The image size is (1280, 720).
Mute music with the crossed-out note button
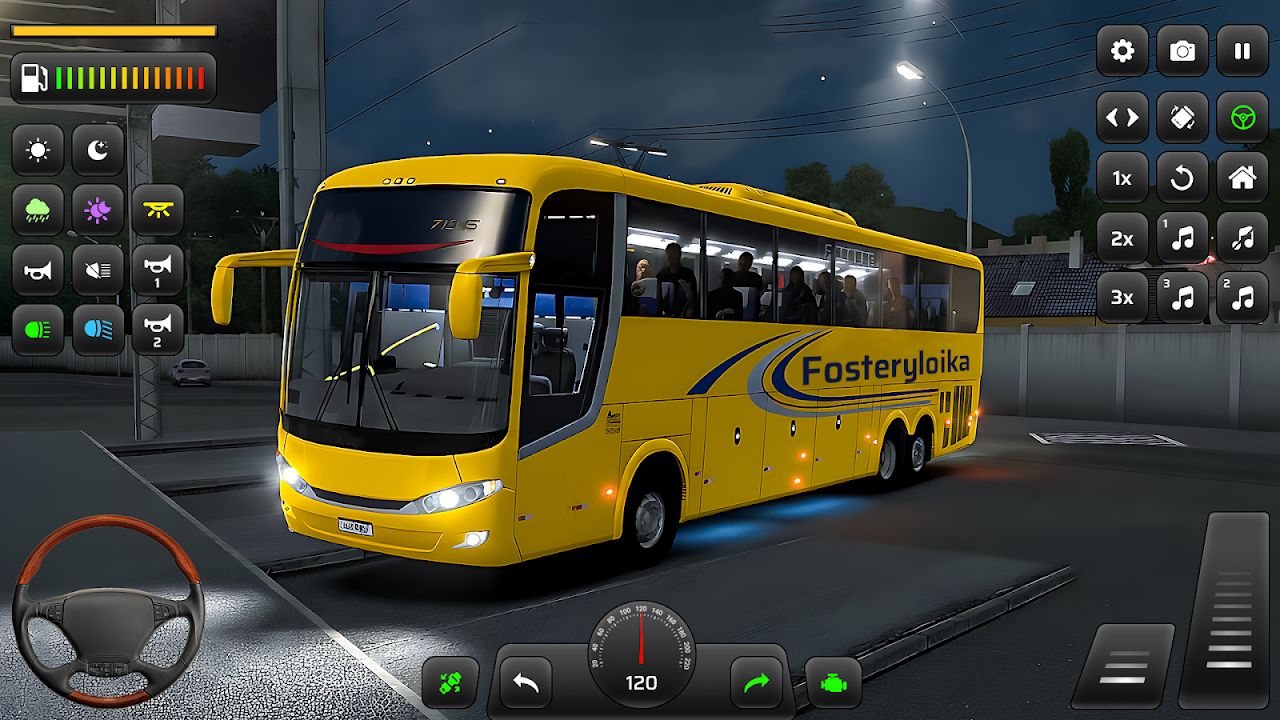1242,238
